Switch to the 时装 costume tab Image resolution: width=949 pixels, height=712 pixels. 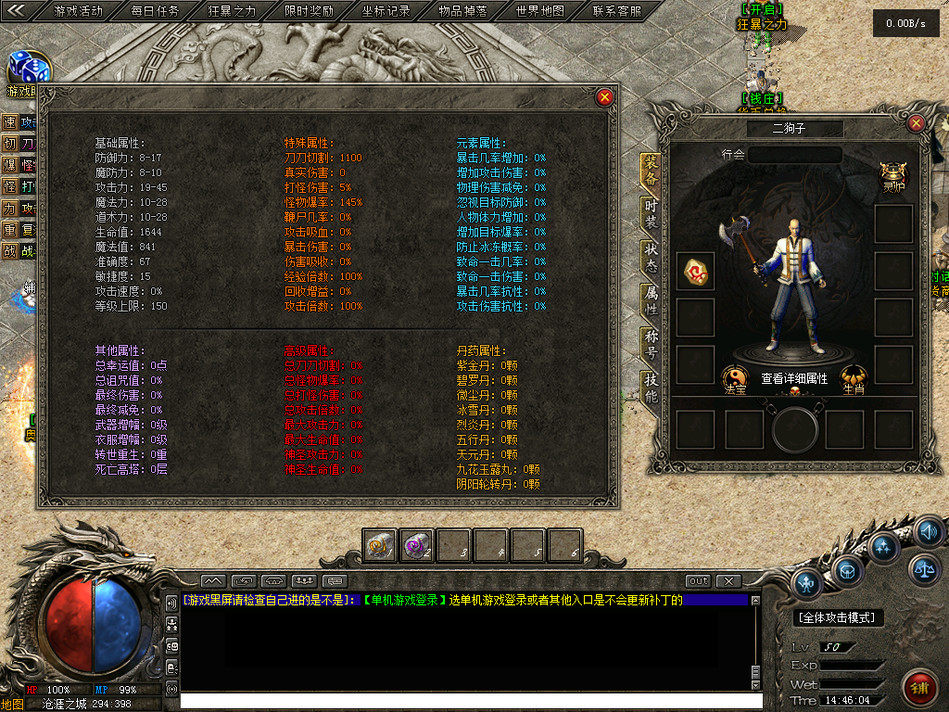click(x=651, y=211)
